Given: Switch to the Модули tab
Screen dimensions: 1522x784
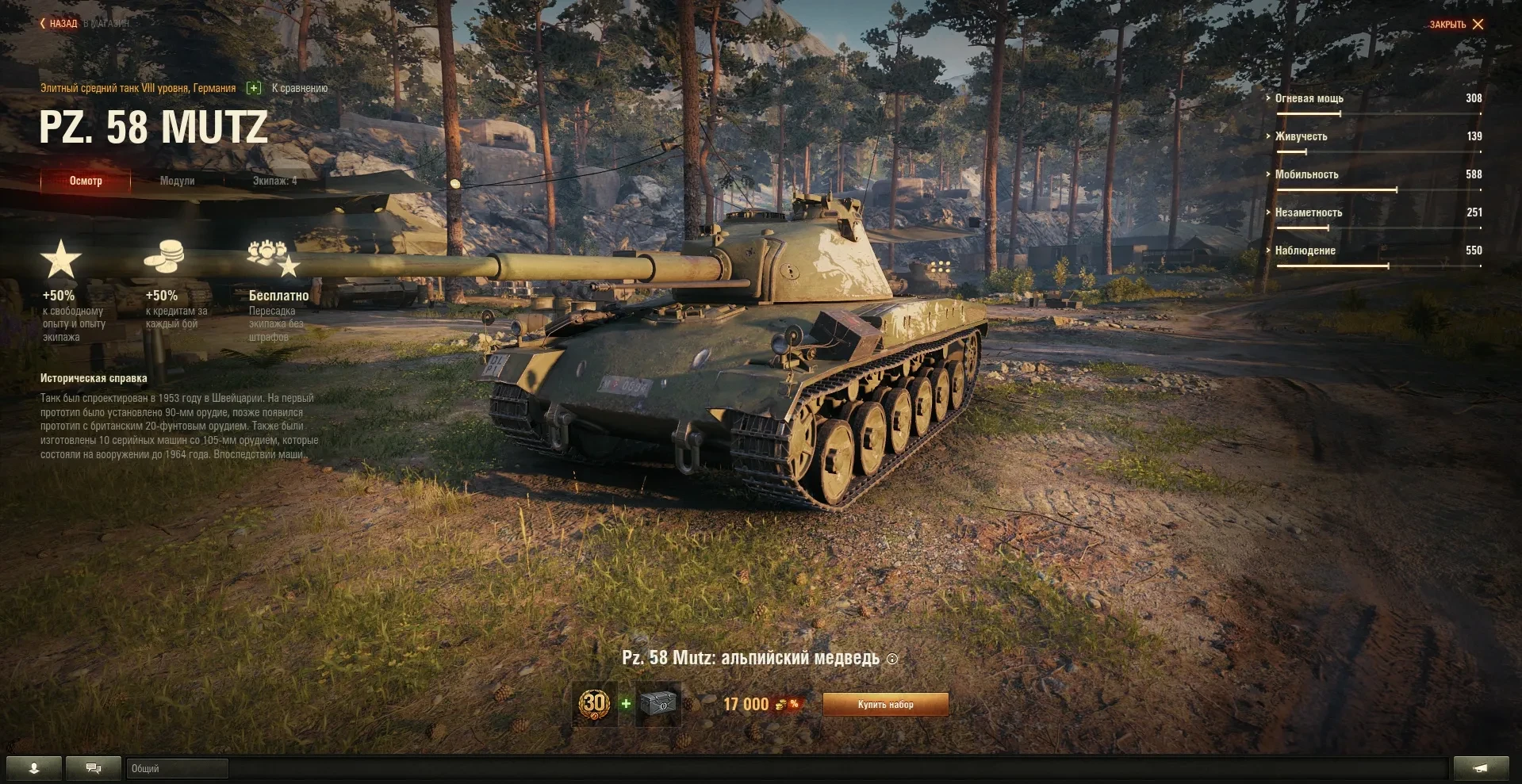Looking at the screenshot, I should click(177, 181).
